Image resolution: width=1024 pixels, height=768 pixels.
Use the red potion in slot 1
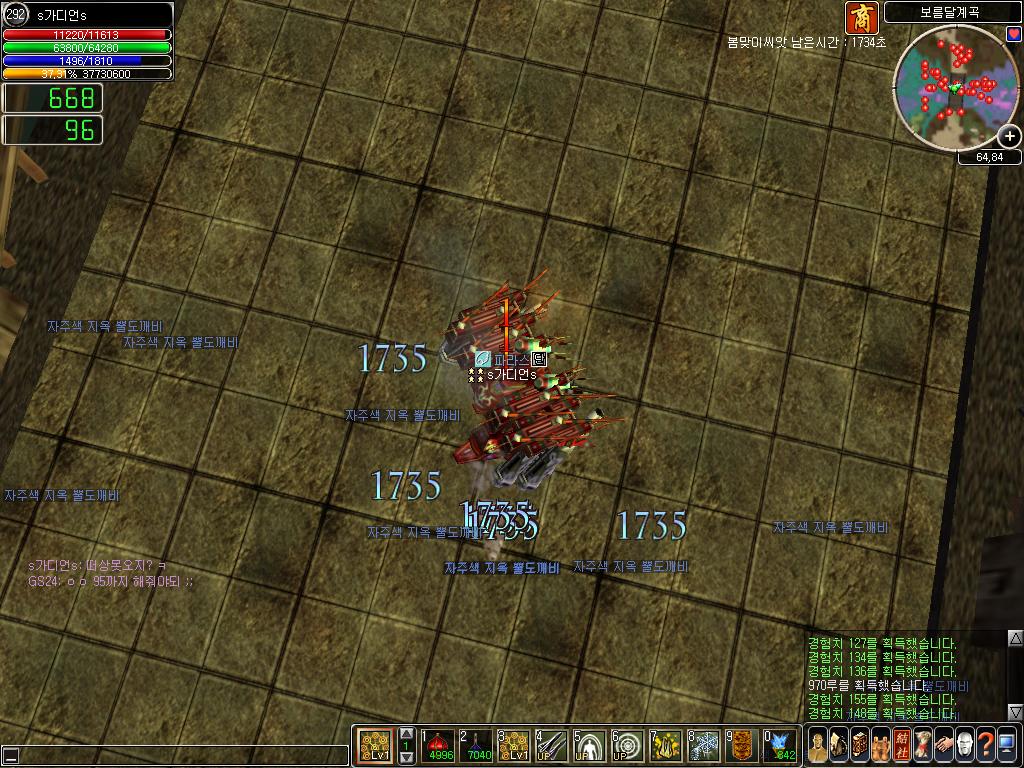[440, 745]
